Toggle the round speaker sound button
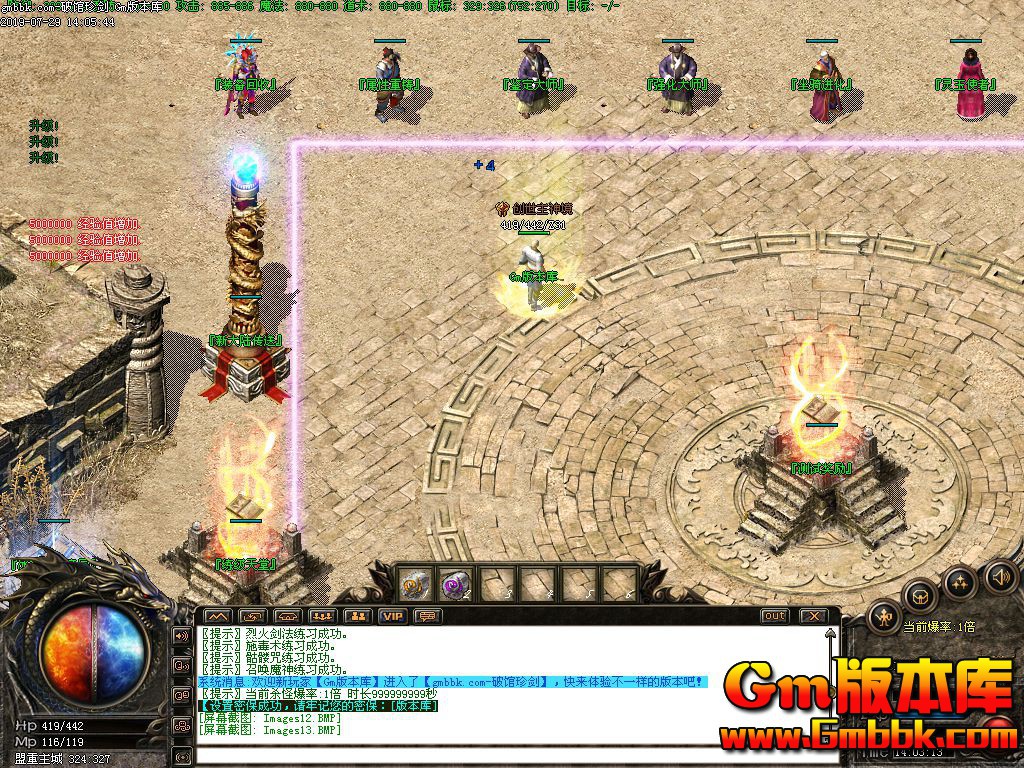This screenshot has width=1024, height=768. tap(1000, 576)
